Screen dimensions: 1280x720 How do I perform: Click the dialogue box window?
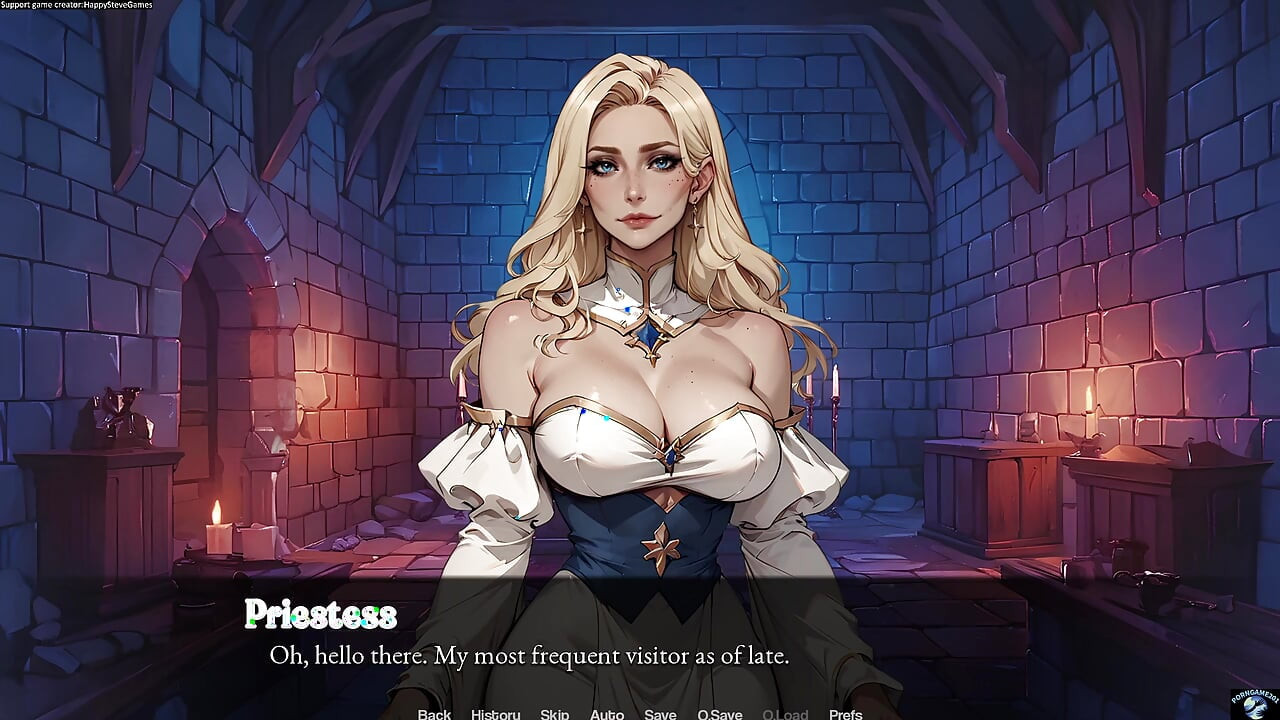click(x=640, y=640)
